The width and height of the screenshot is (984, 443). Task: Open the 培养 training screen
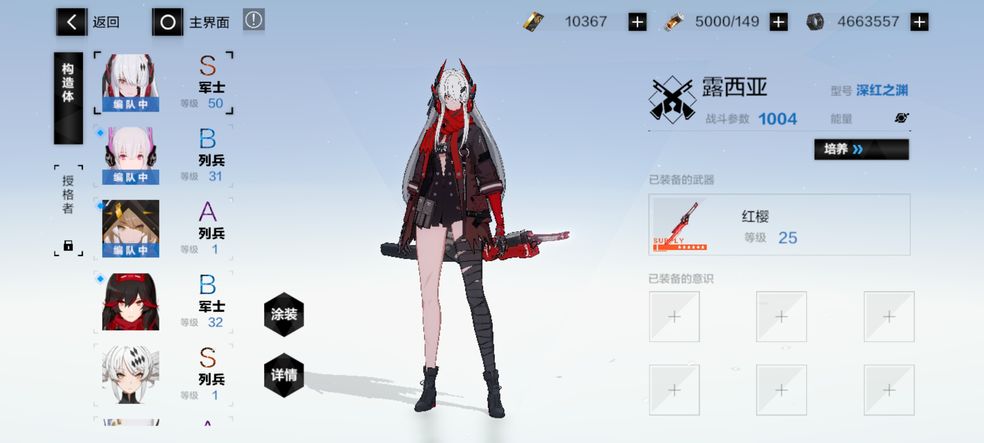861,150
